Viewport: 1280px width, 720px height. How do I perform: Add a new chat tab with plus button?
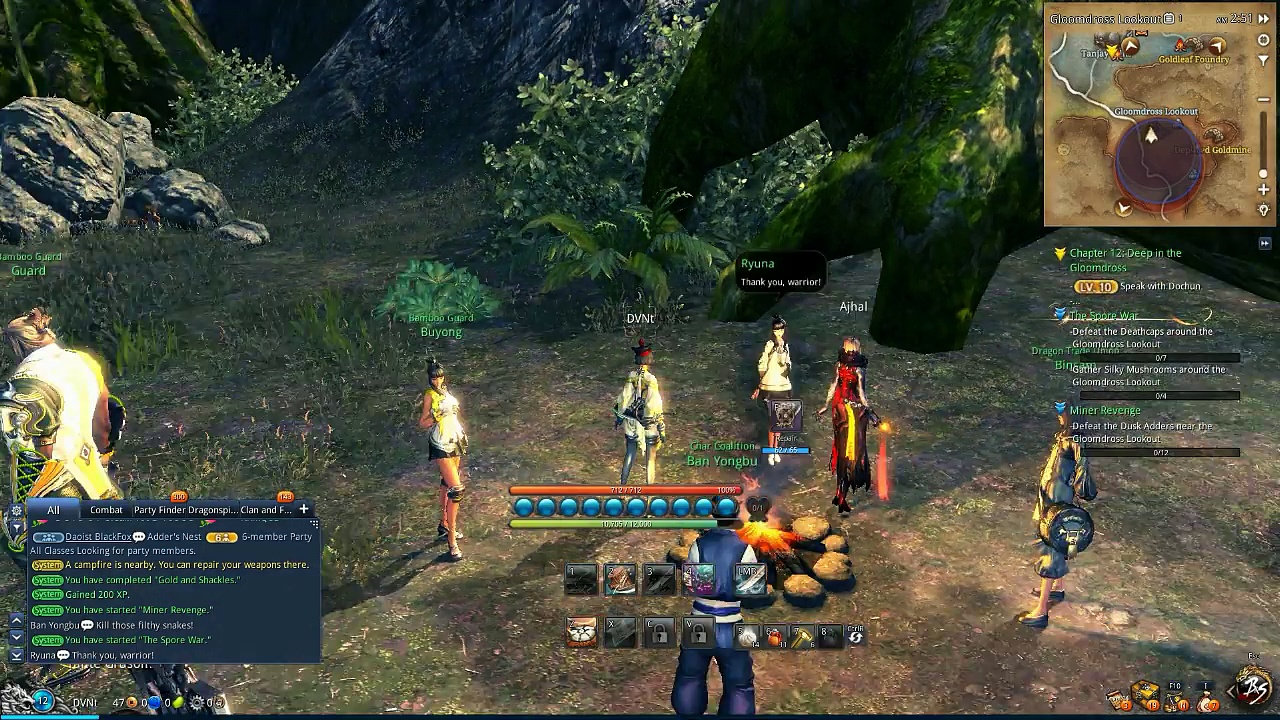(303, 509)
